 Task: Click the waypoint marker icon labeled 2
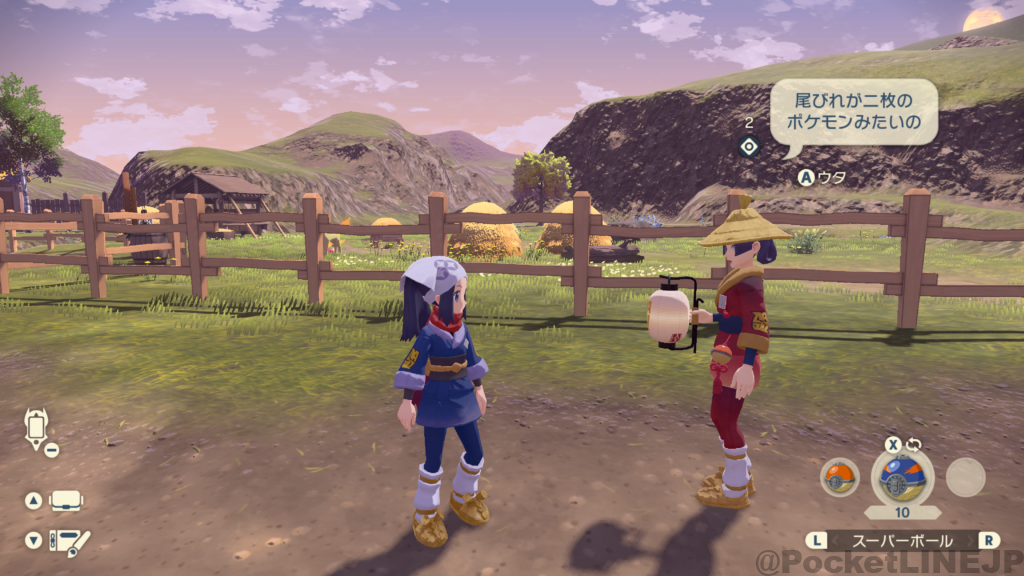click(748, 147)
